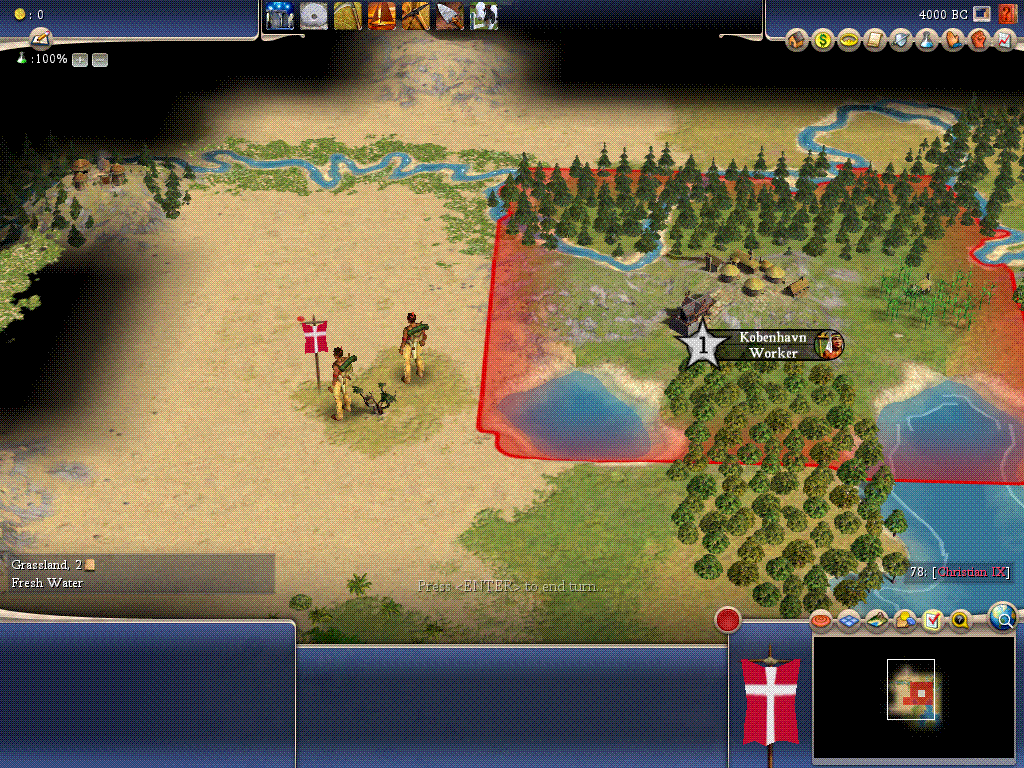Open the Civics scroll icon
This screenshot has width=1024, height=768.
coord(875,41)
